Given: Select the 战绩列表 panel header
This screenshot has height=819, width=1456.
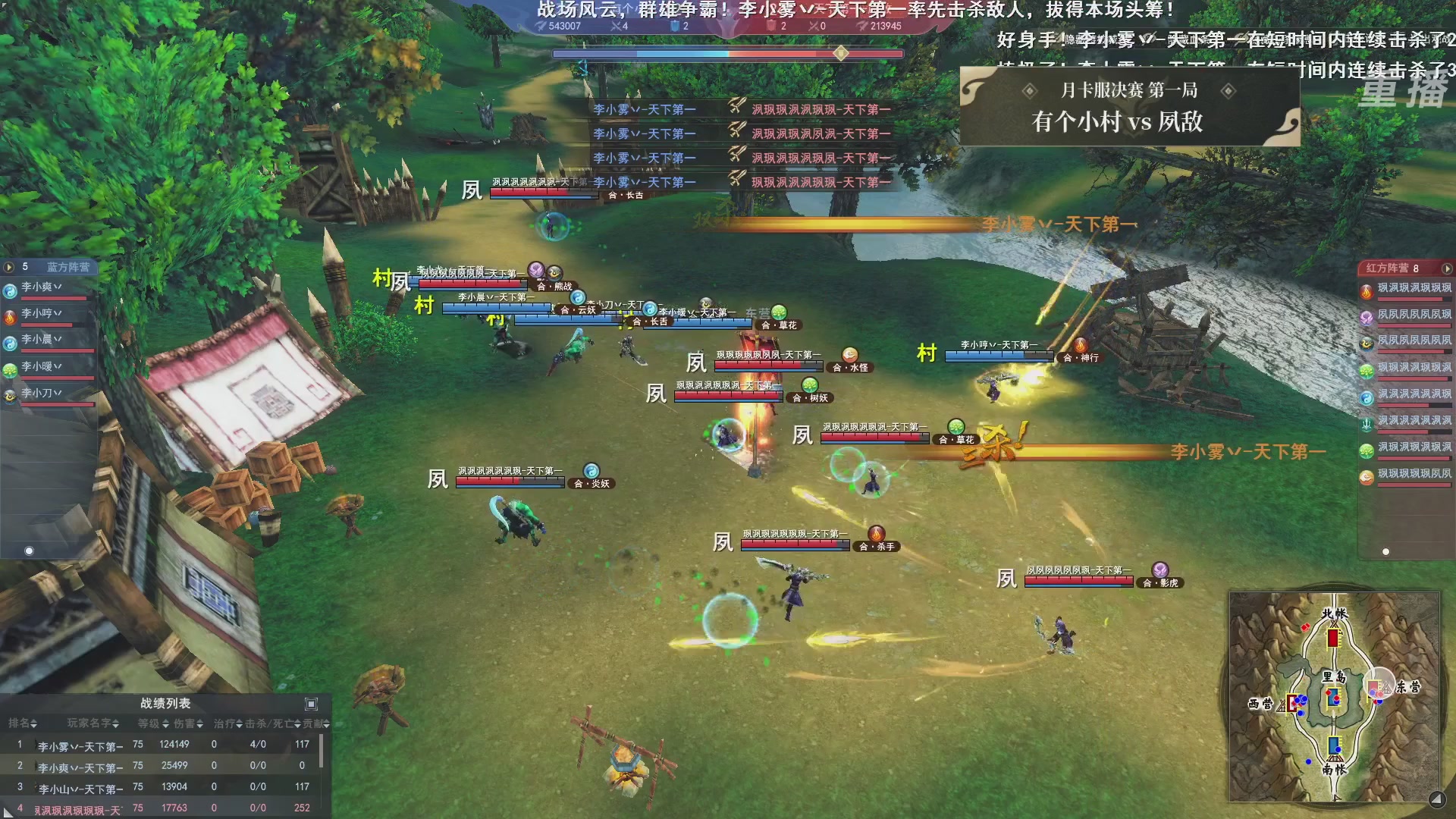Looking at the screenshot, I should point(163,703).
